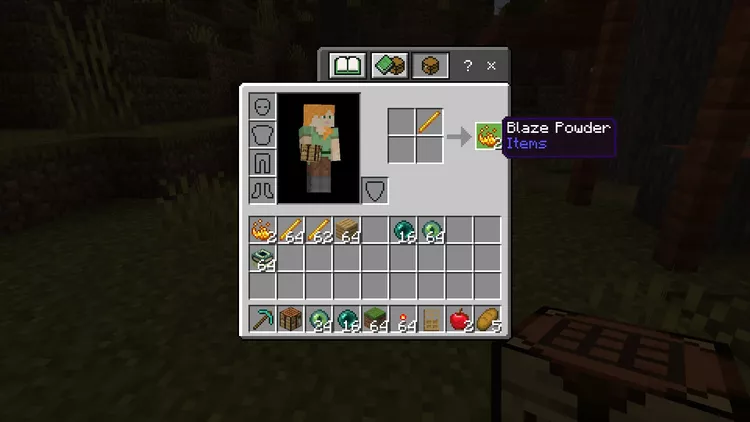Viewport: 750px width, 422px height.
Task: Select the chest-only inventory tab
Action: tap(429, 66)
